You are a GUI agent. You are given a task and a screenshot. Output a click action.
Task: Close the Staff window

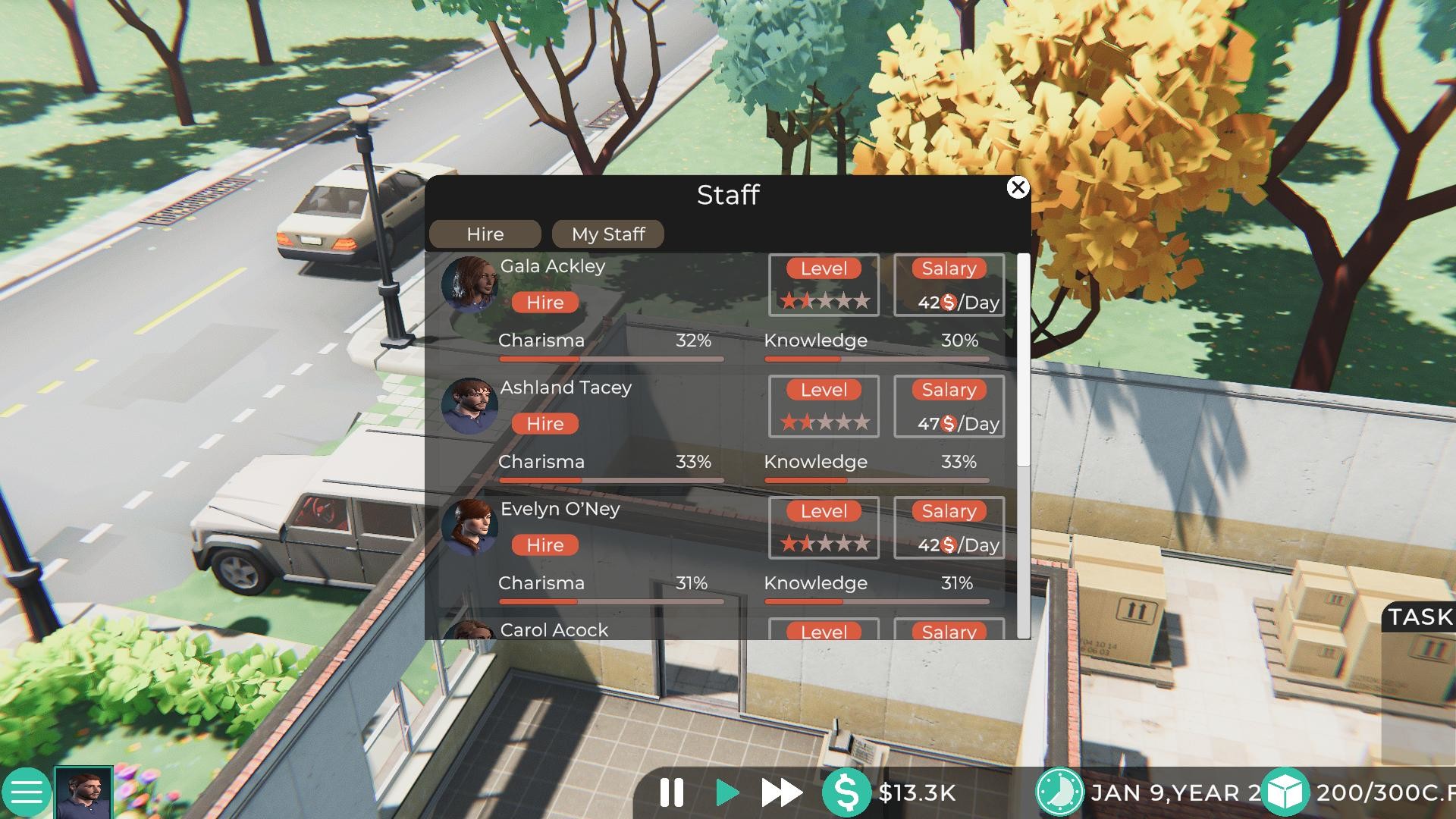[x=1018, y=188]
